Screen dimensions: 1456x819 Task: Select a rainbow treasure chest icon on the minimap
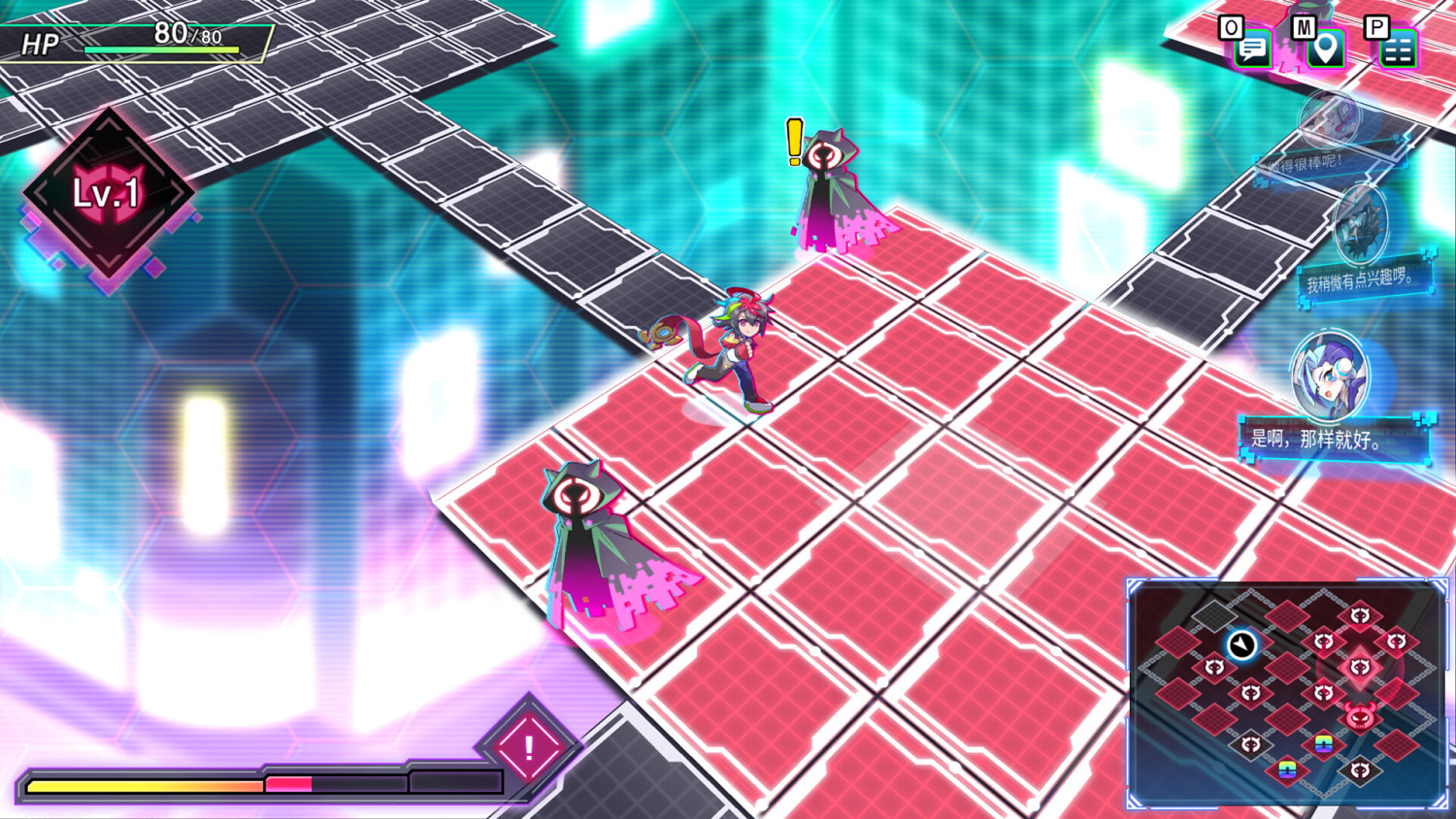[1322, 745]
